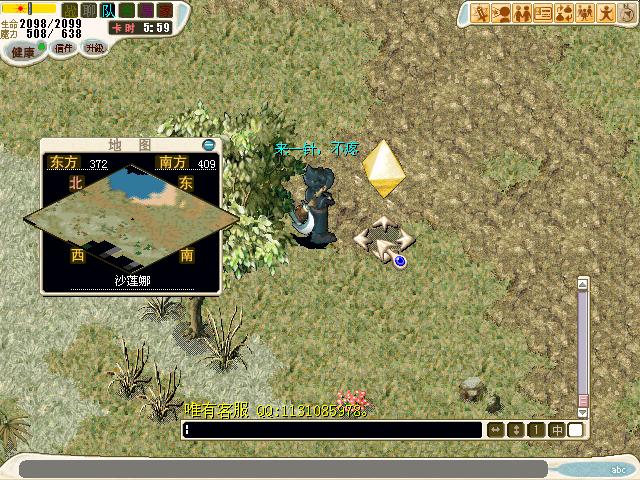Open the name card icon

coord(543,13)
